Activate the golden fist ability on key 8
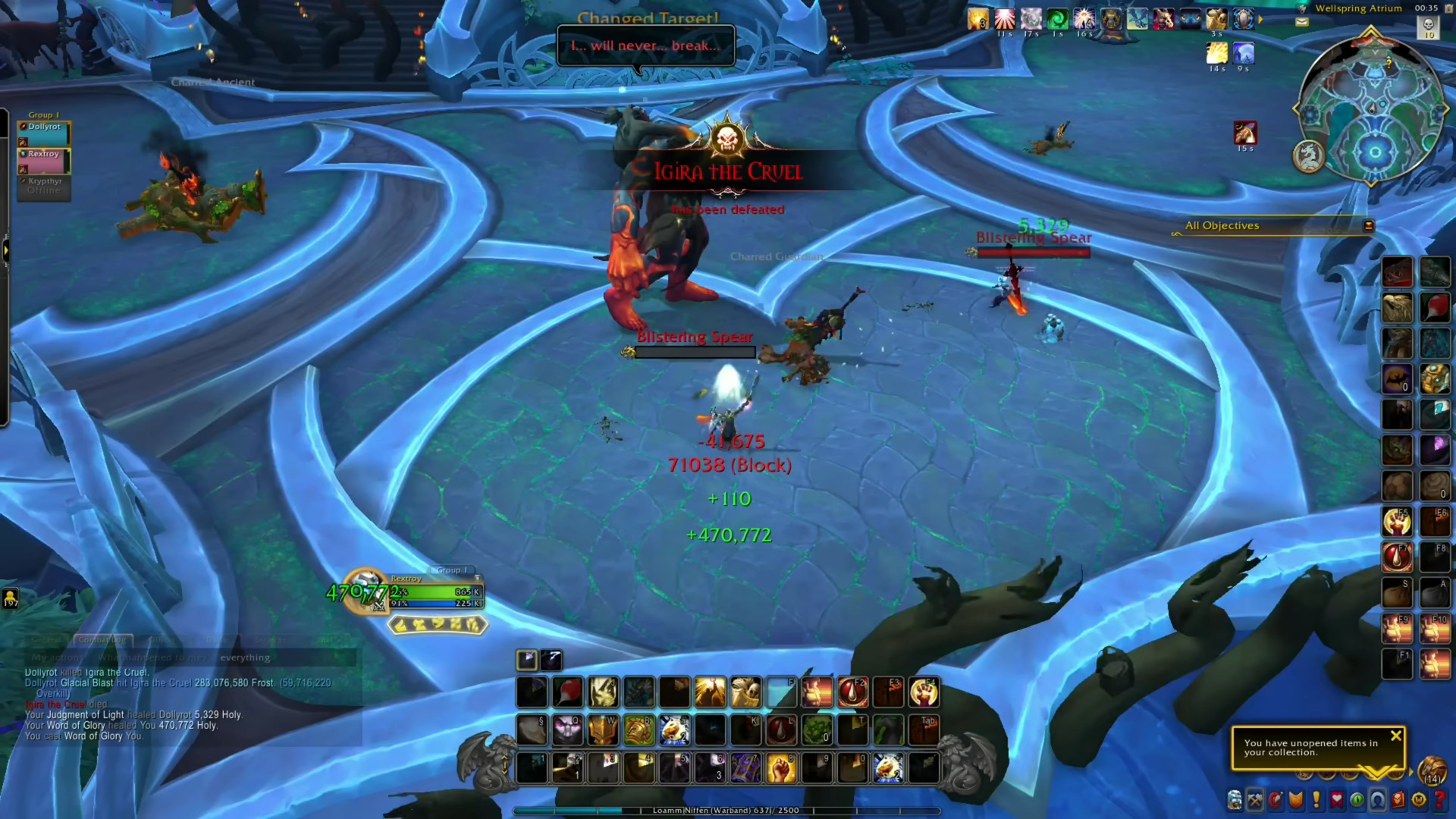 point(780,768)
